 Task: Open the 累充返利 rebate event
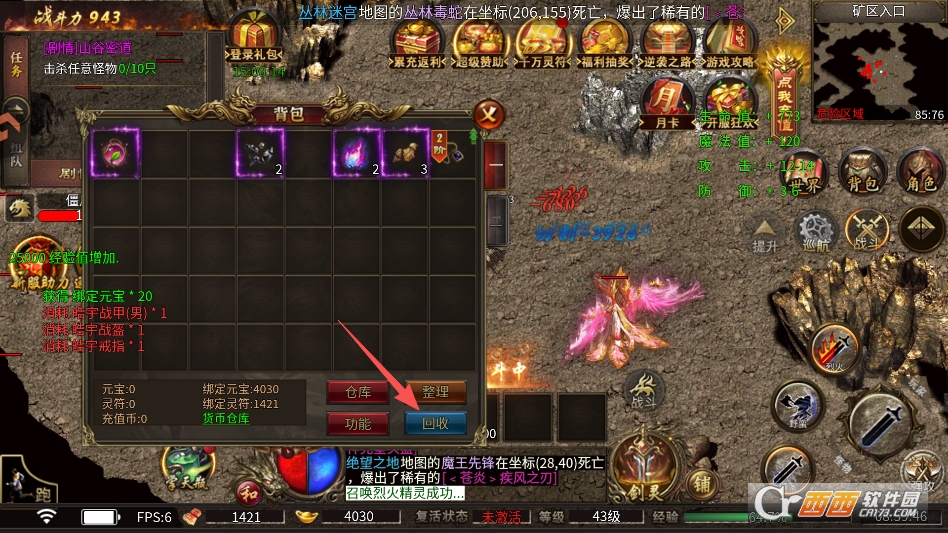pos(418,44)
